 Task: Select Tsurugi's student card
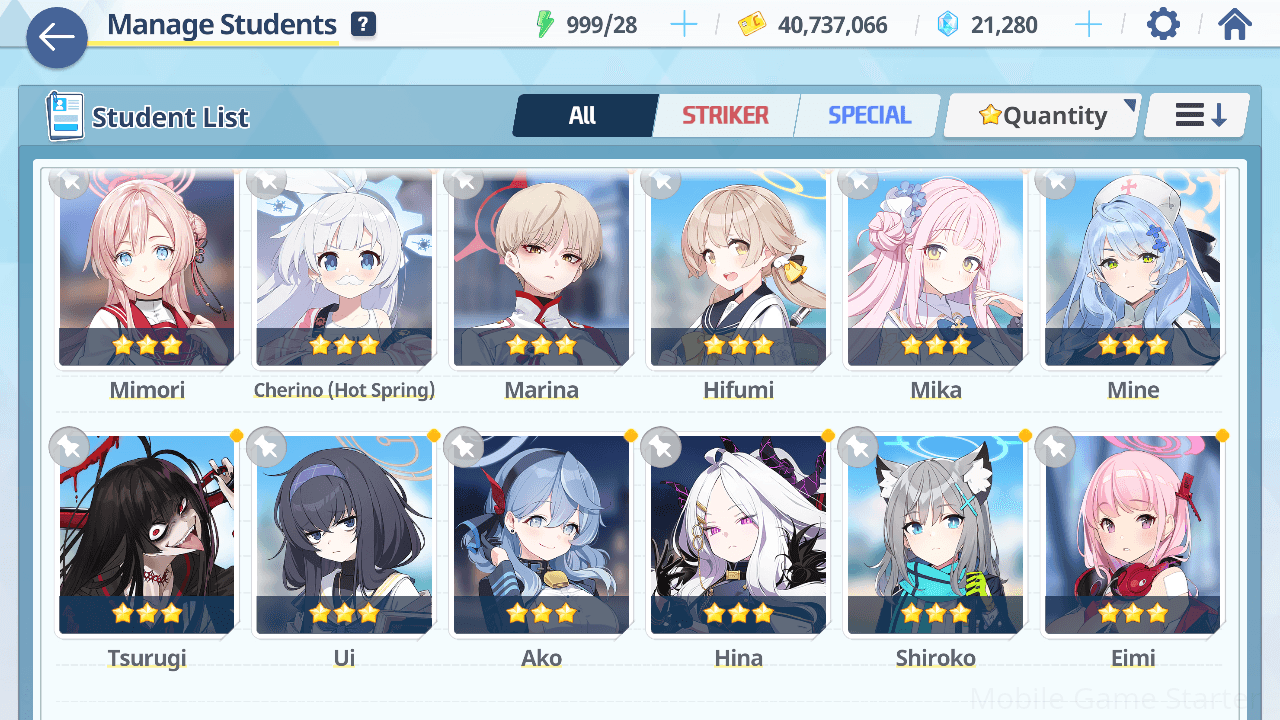tap(147, 535)
